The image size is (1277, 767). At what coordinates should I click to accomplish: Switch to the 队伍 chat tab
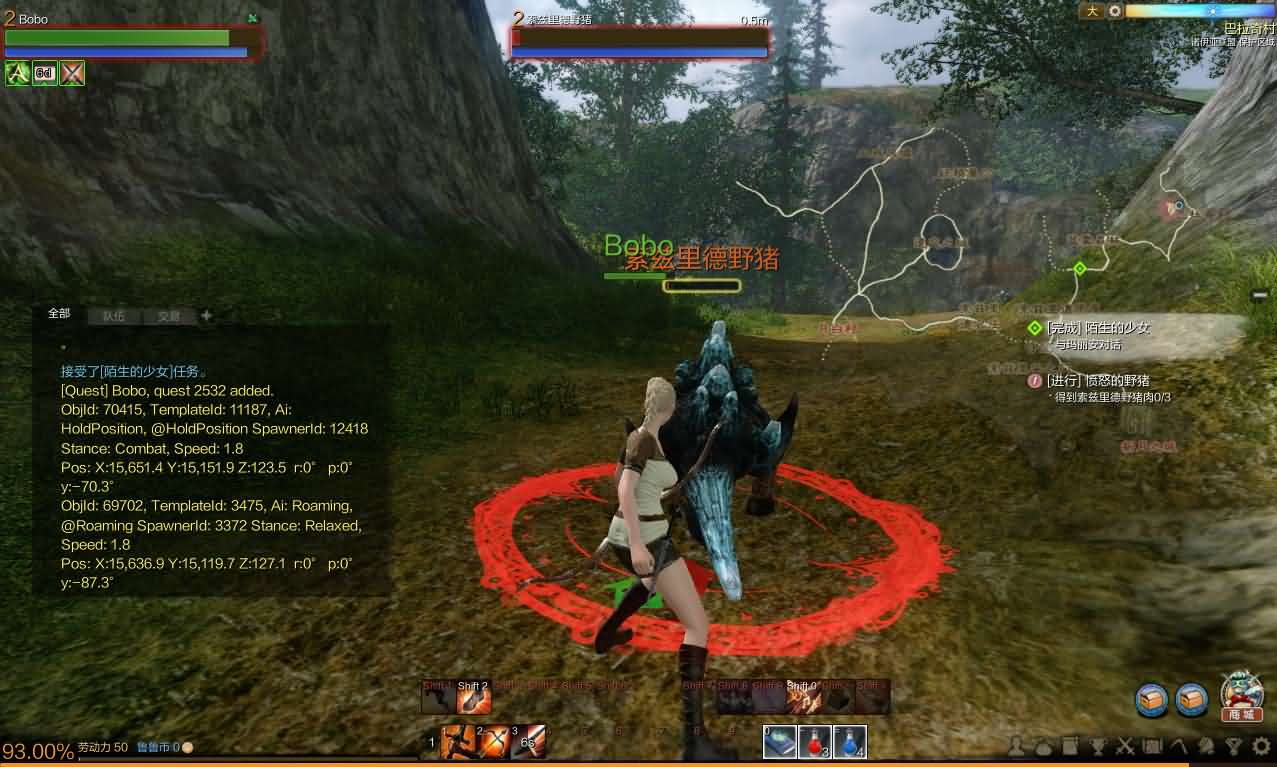coord(114,316)
